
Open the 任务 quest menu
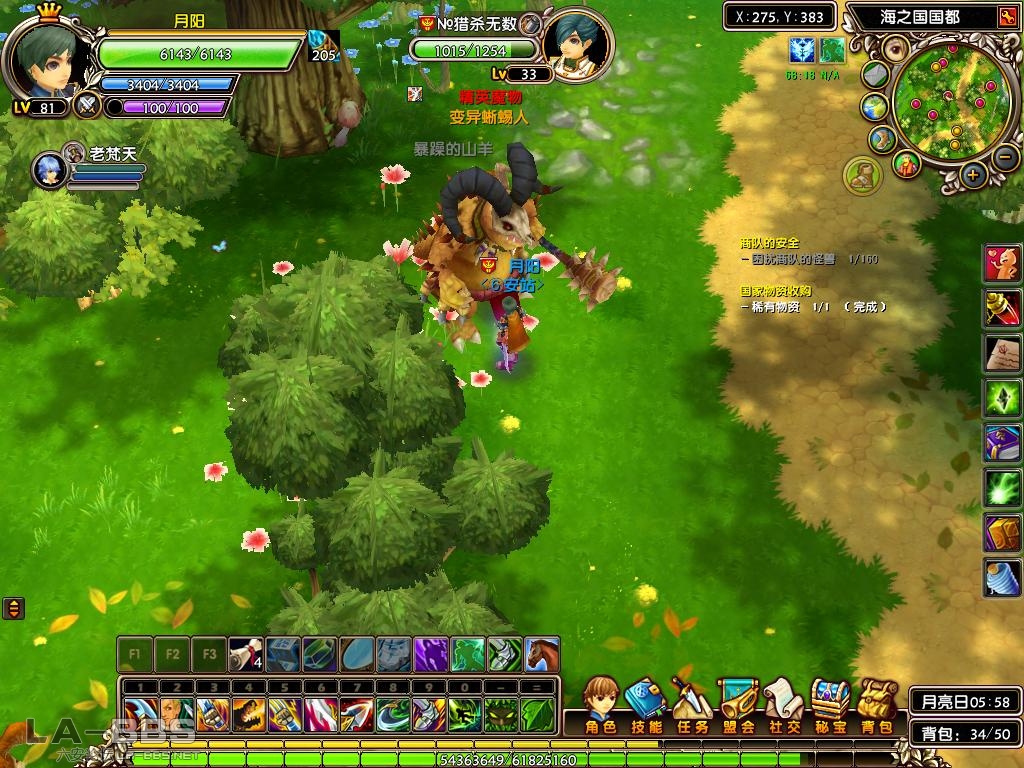[x=692, y=704]
